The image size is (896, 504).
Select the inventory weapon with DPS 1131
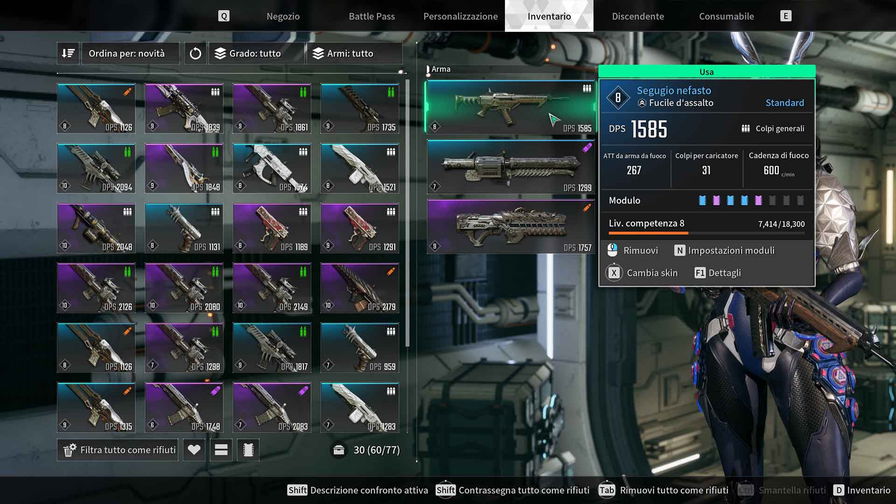pos(184,228)
